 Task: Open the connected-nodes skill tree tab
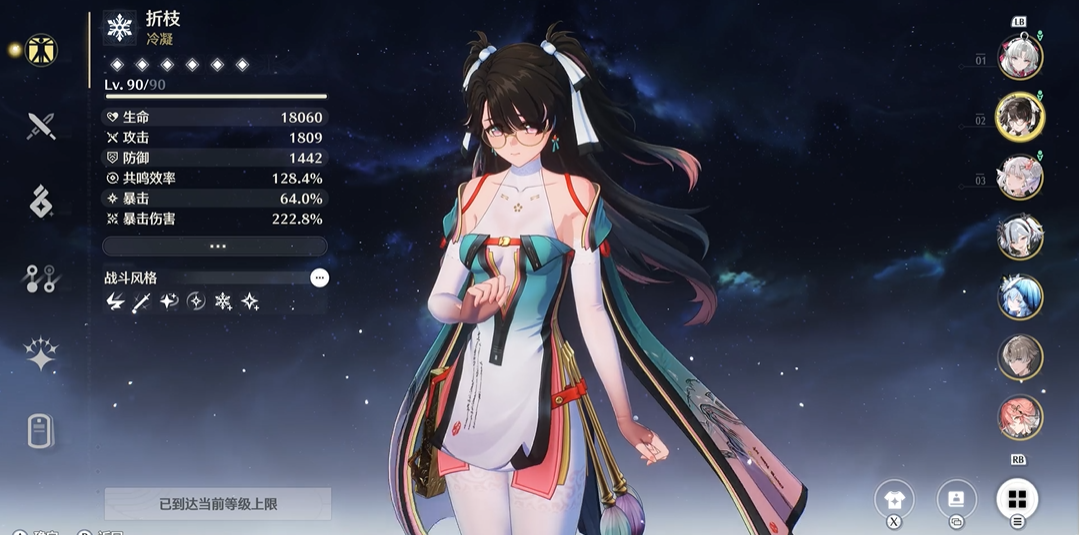click(x=41, y=279)
